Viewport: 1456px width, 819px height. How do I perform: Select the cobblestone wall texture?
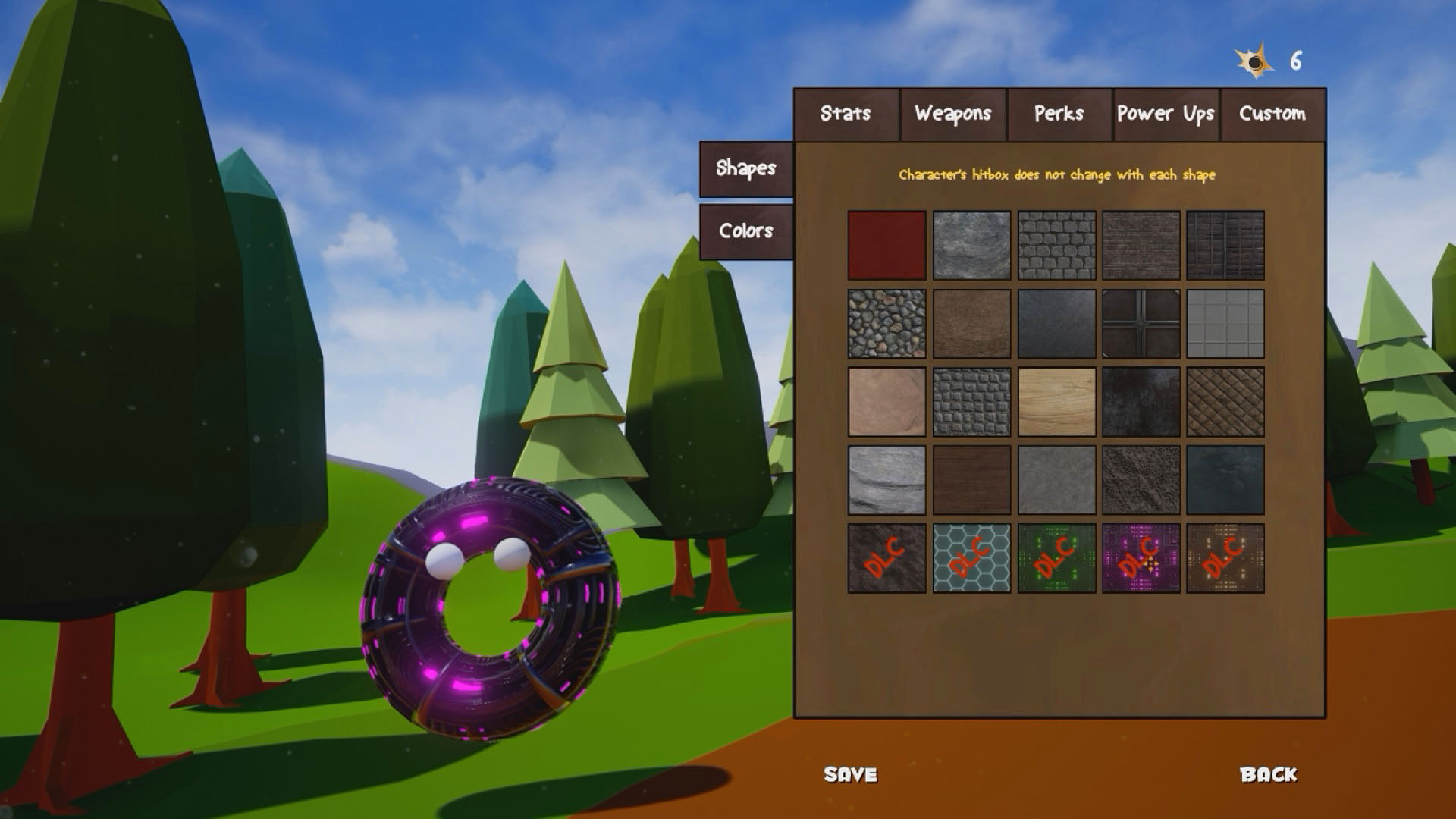1056,246
